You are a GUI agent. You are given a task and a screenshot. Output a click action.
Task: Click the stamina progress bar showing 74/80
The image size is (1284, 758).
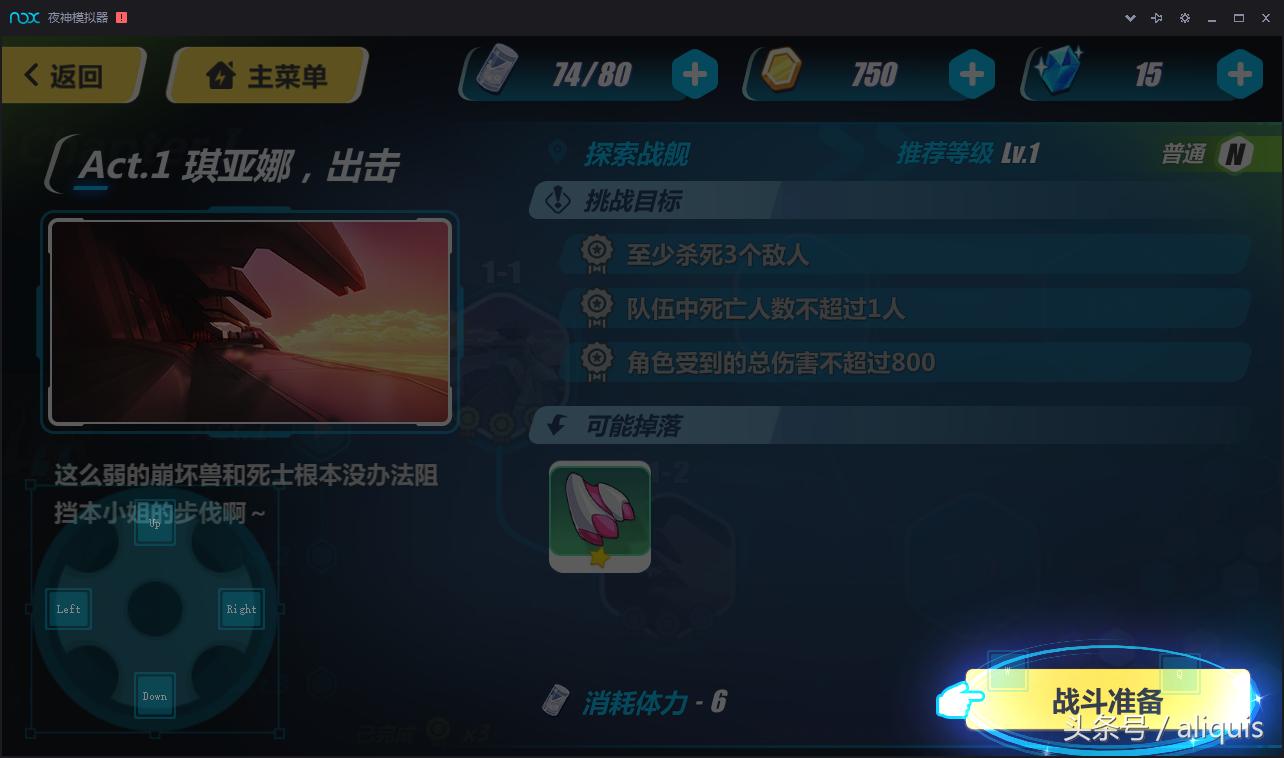[x=590, y=73]
